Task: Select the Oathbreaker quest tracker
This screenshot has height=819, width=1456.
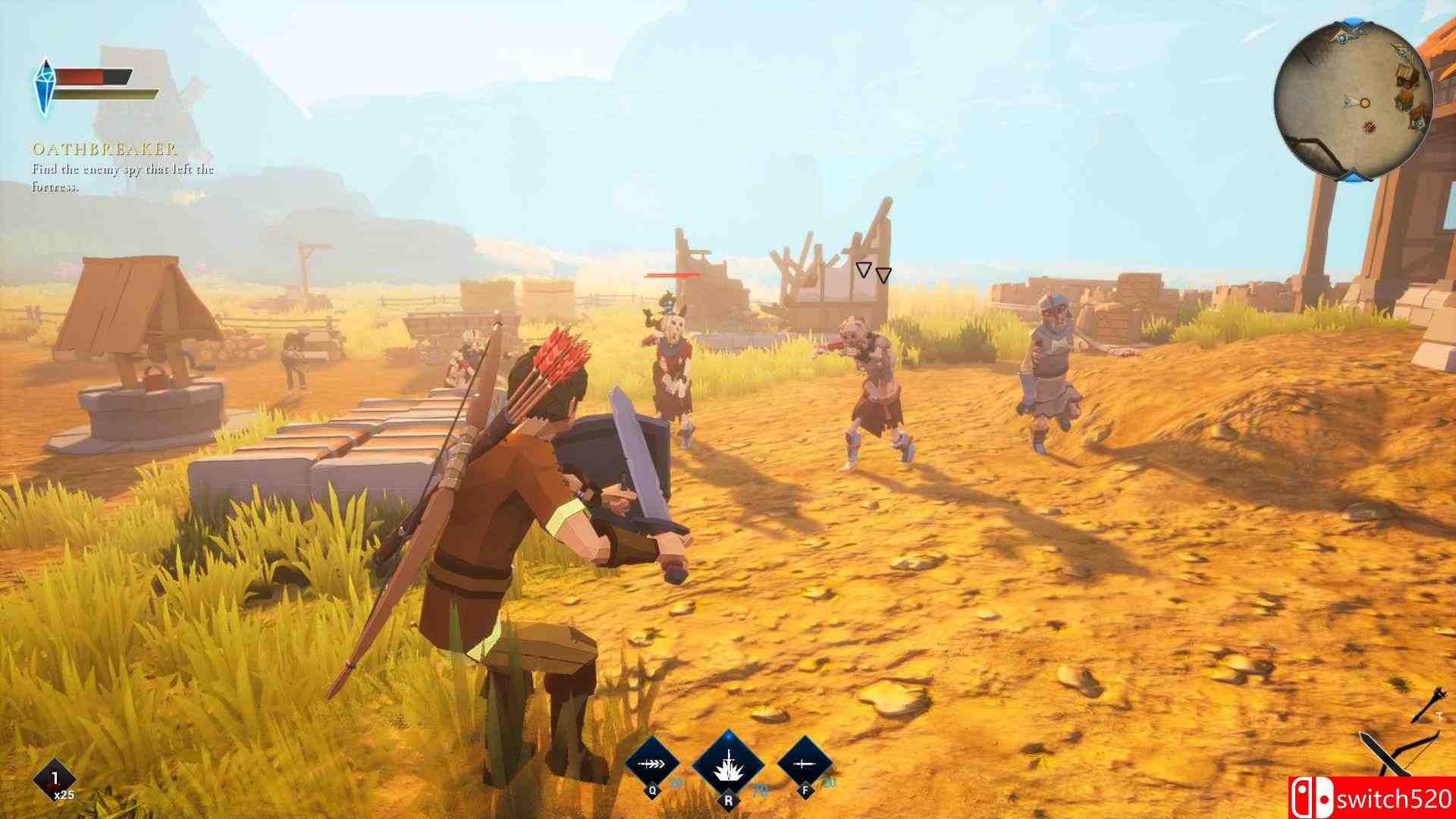Action: 105,149
